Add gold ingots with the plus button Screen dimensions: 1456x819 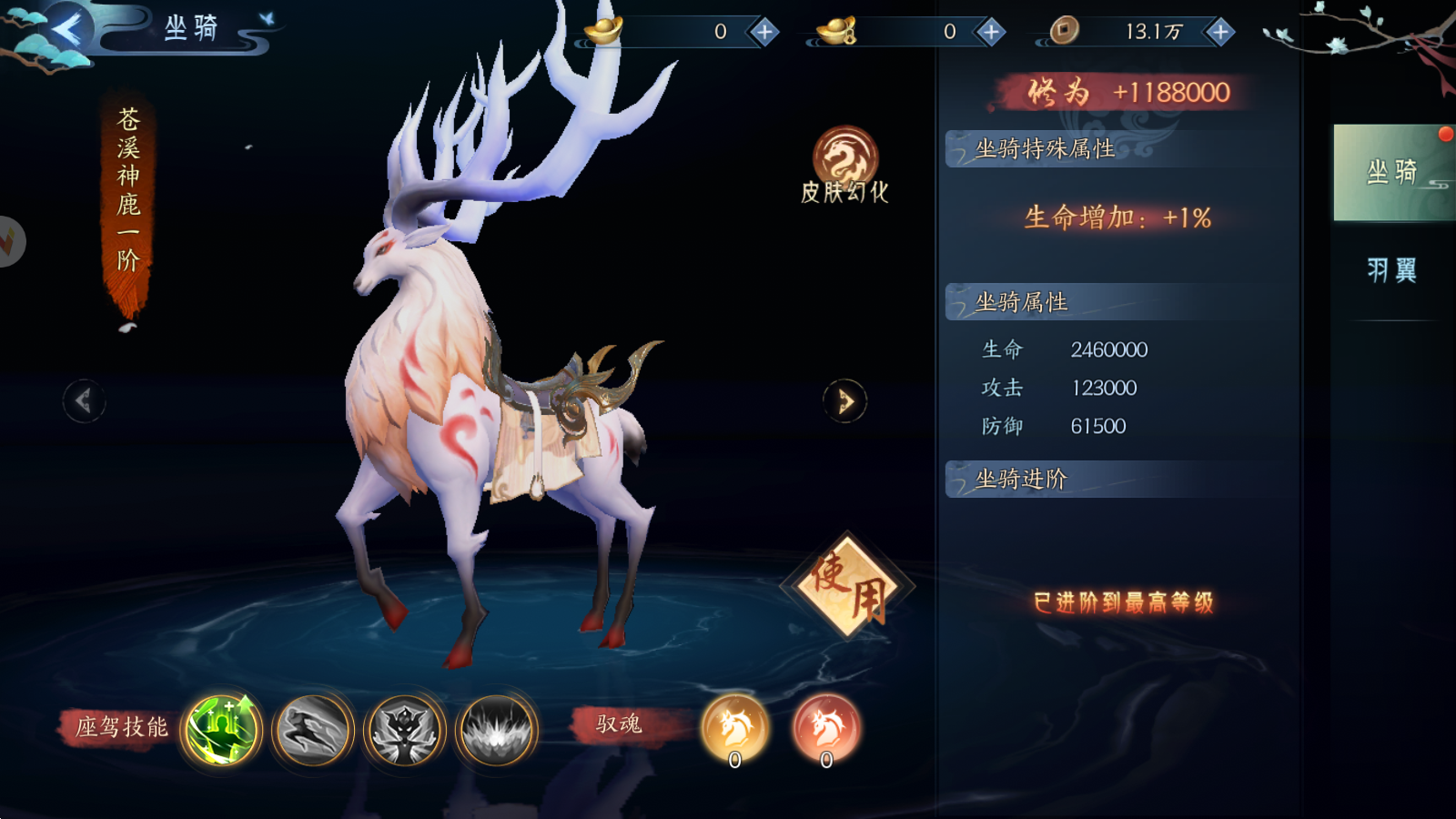pyautogui.click(x=764, y=32)
